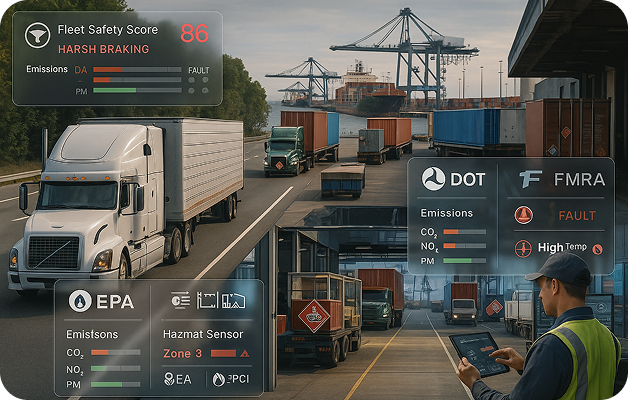628x400 pixels.
Task: Choose the EA location pin entry
Action: 177,379
